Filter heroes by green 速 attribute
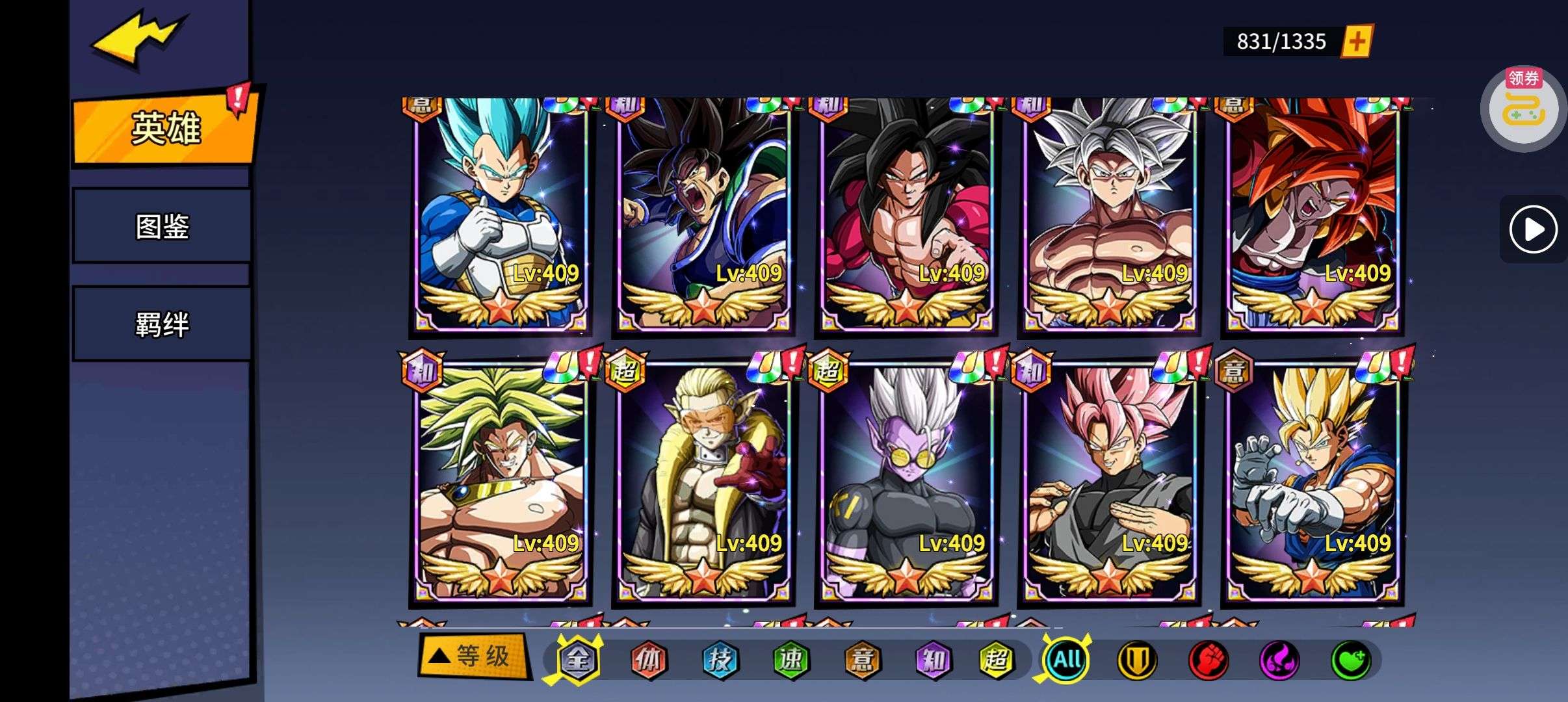1568x702 pixels. (x=791, y=660)
